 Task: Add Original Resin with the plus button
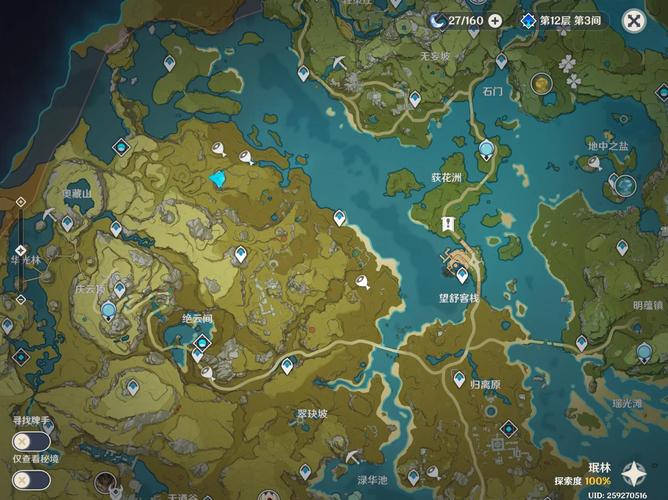(x=494, y=20)
